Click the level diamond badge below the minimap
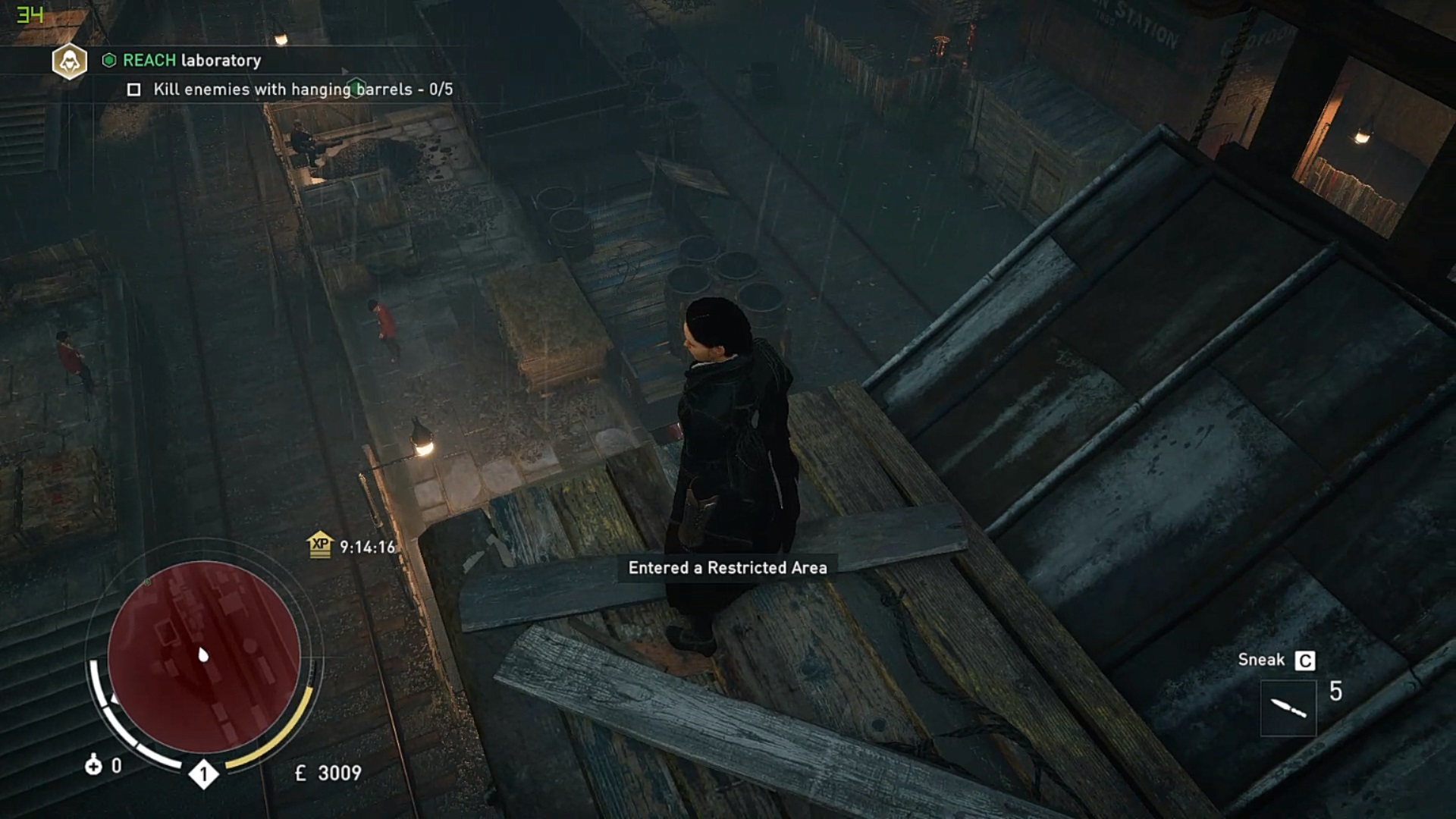1456x819 pixels. pyautogui.click(x=203, y=774)
